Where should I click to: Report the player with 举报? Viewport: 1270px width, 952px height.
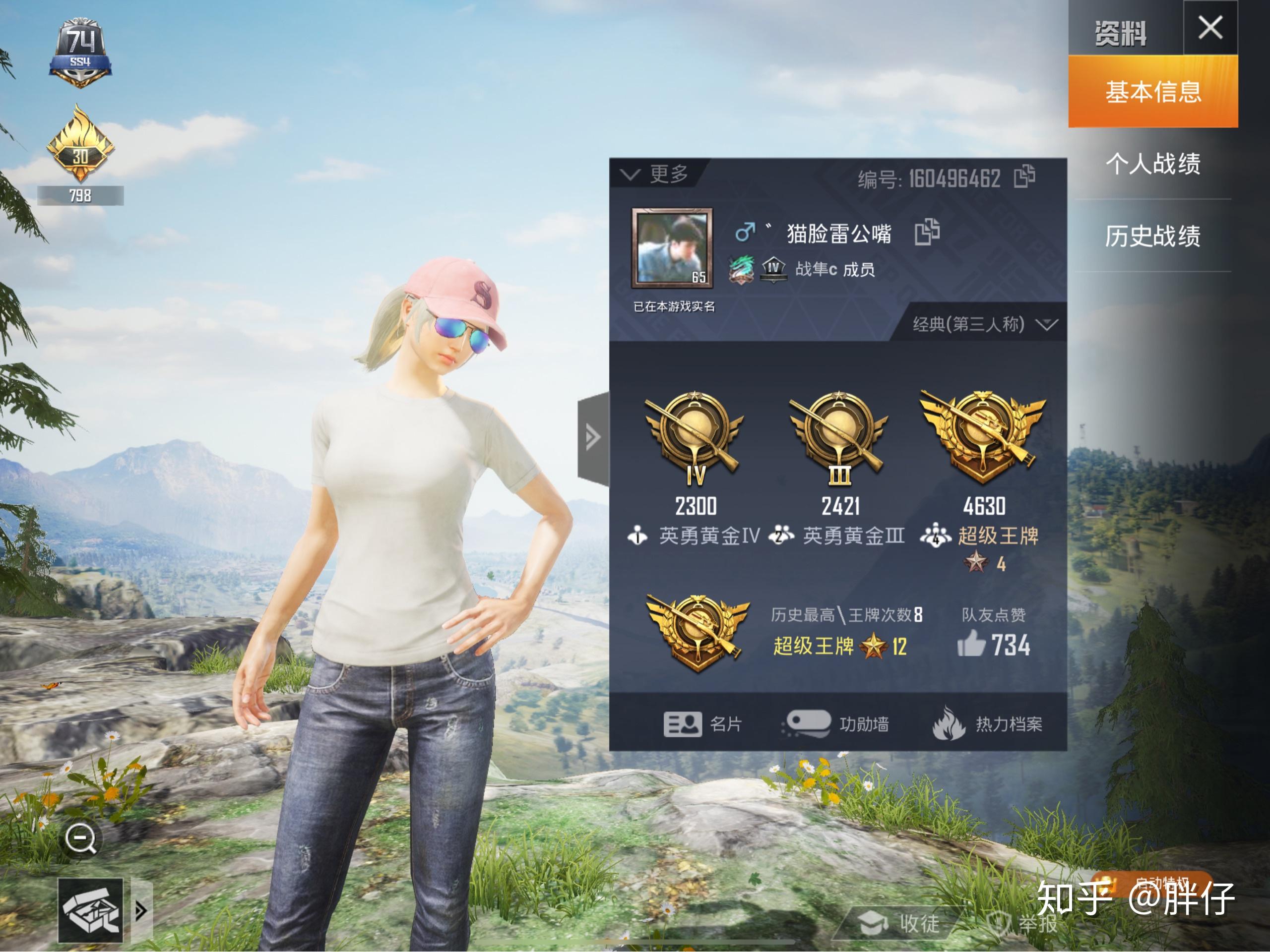[1023, 924]
